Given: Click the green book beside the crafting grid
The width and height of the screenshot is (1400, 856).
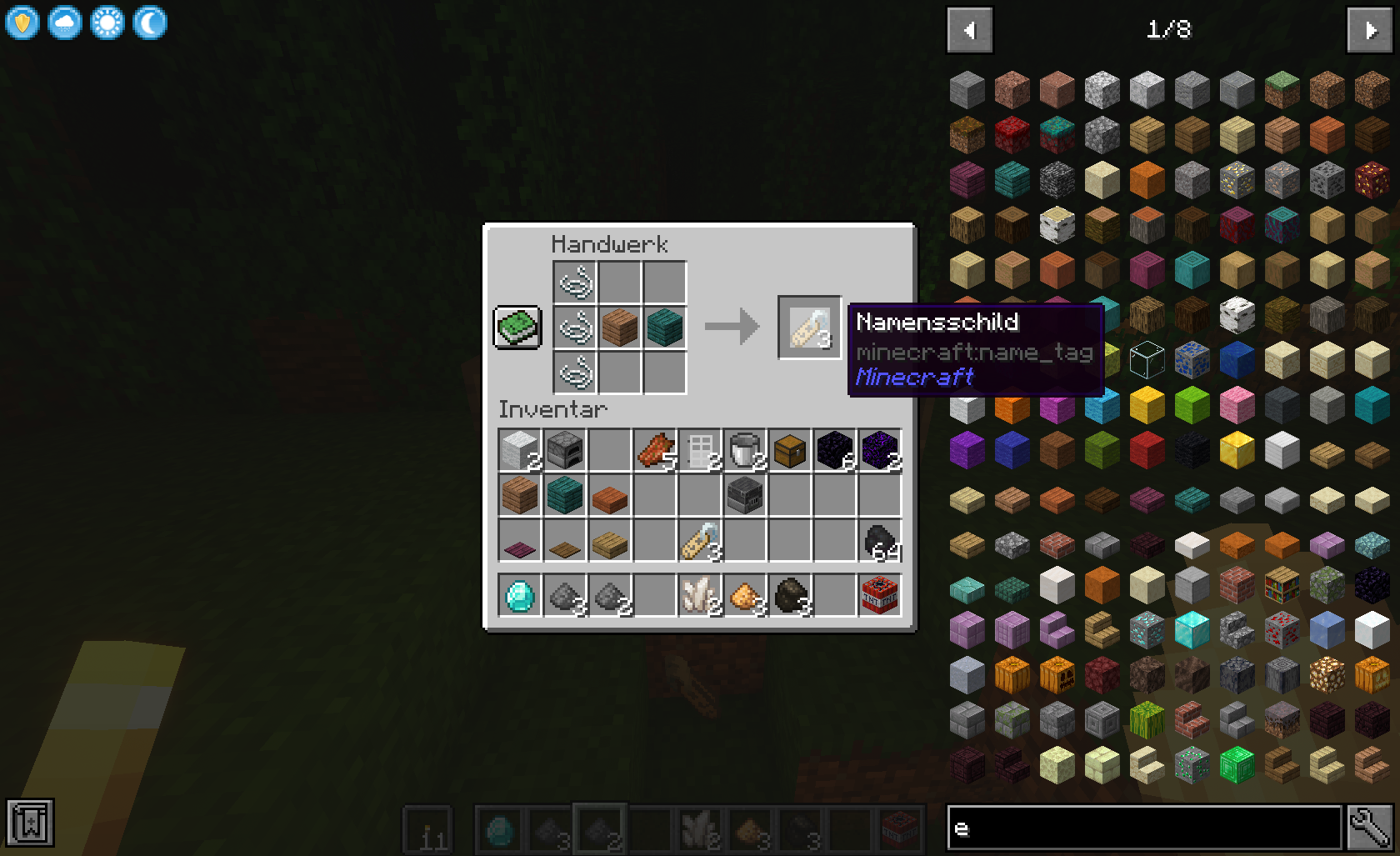Looking at the screenshot, I should point(517,328).
